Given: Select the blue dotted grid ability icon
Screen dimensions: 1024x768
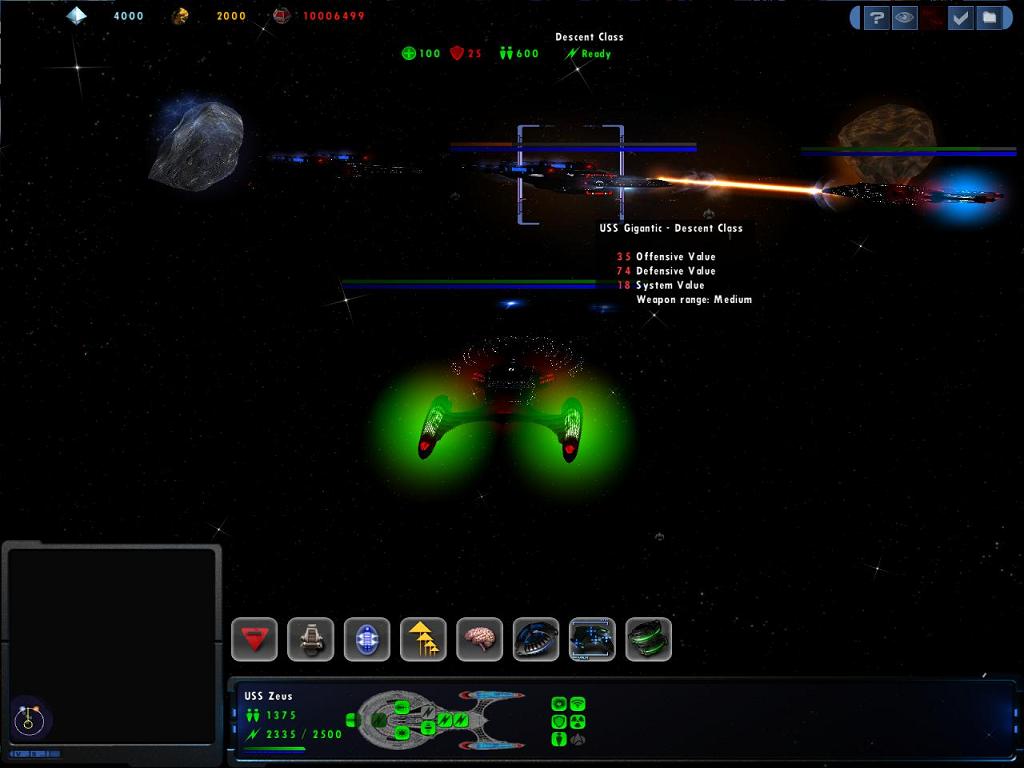Looking at the screenshot, I should pyautogui.click(x=592, y=639).
